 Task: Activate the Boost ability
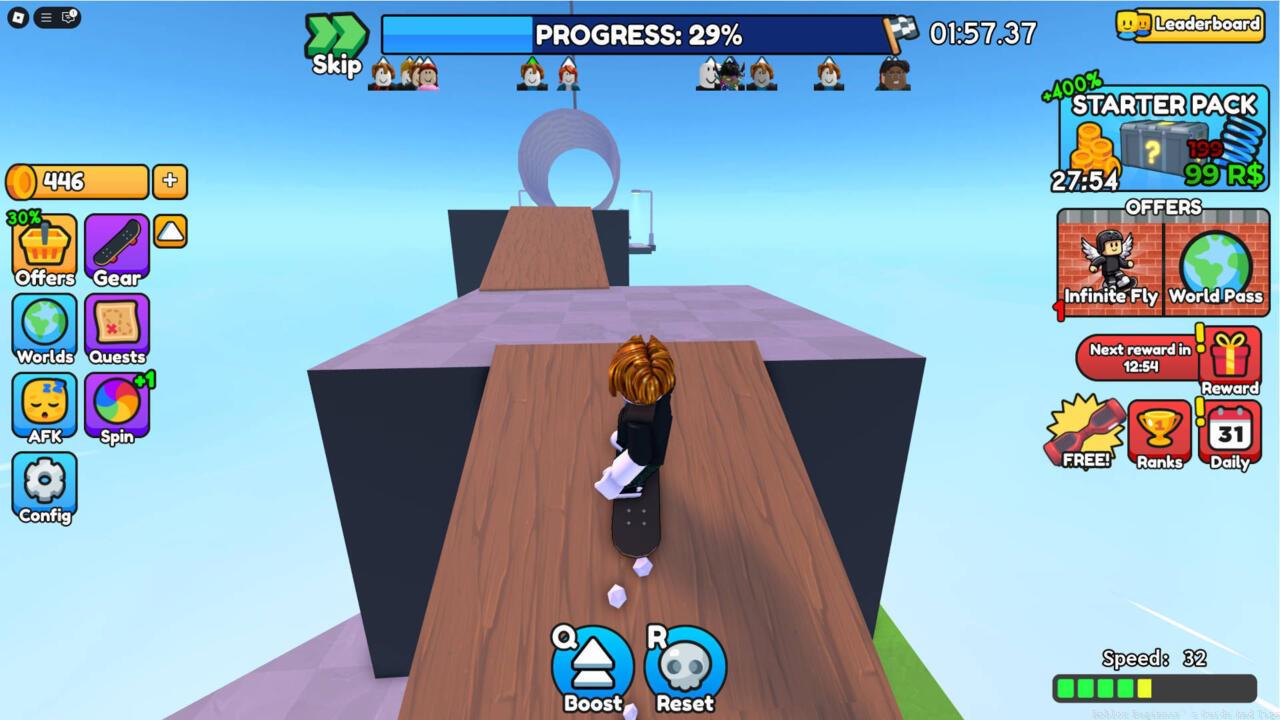(591, 662)
